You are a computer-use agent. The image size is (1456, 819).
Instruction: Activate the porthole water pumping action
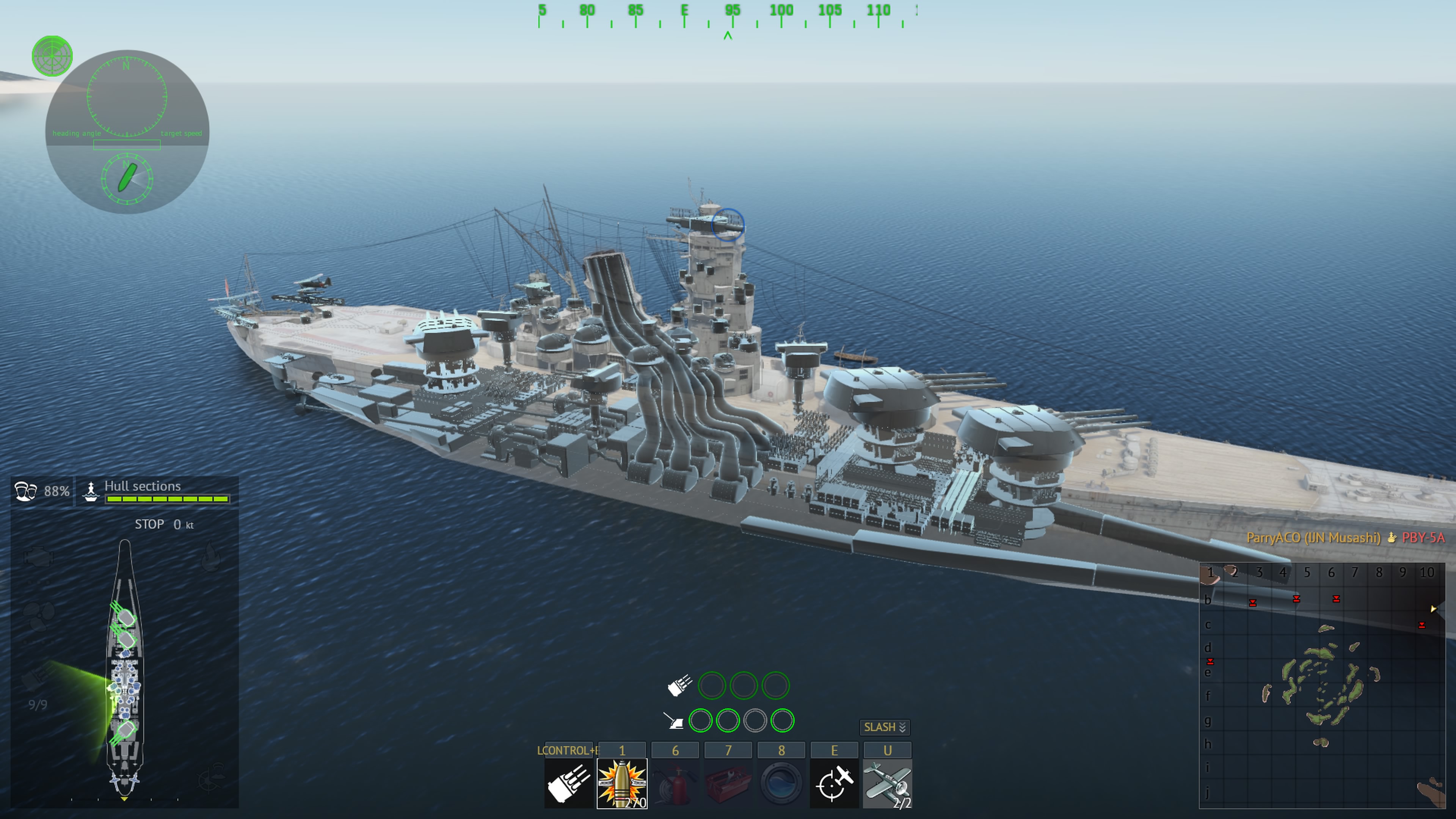781,783
